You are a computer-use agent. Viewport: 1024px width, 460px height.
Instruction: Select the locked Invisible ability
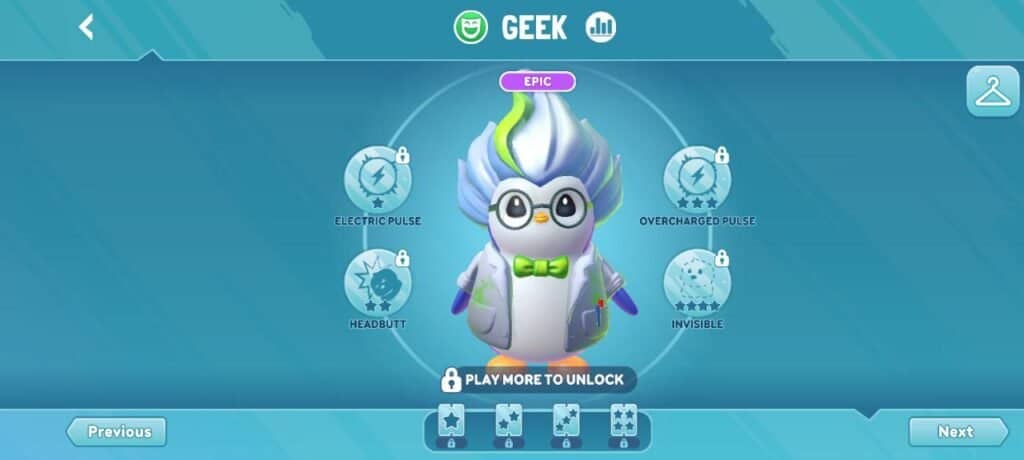click(697, 283)
